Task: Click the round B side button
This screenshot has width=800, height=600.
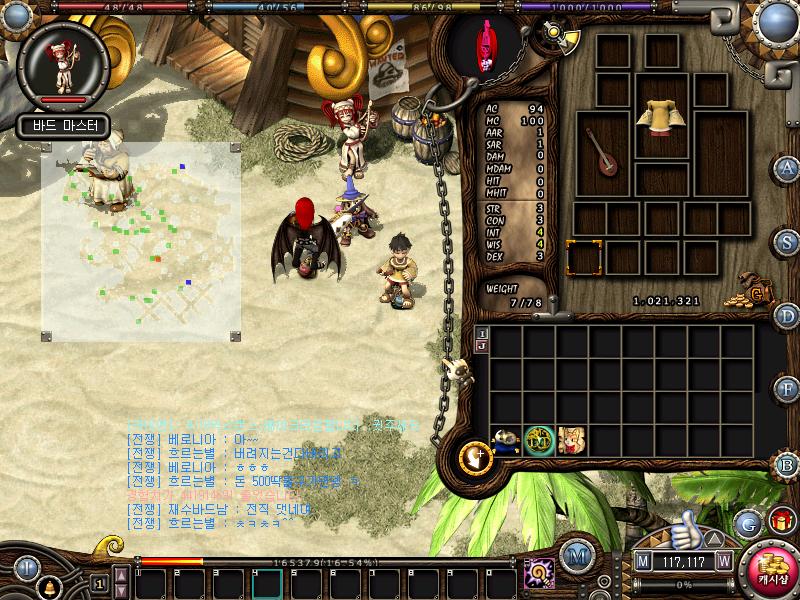Action: 788,463
